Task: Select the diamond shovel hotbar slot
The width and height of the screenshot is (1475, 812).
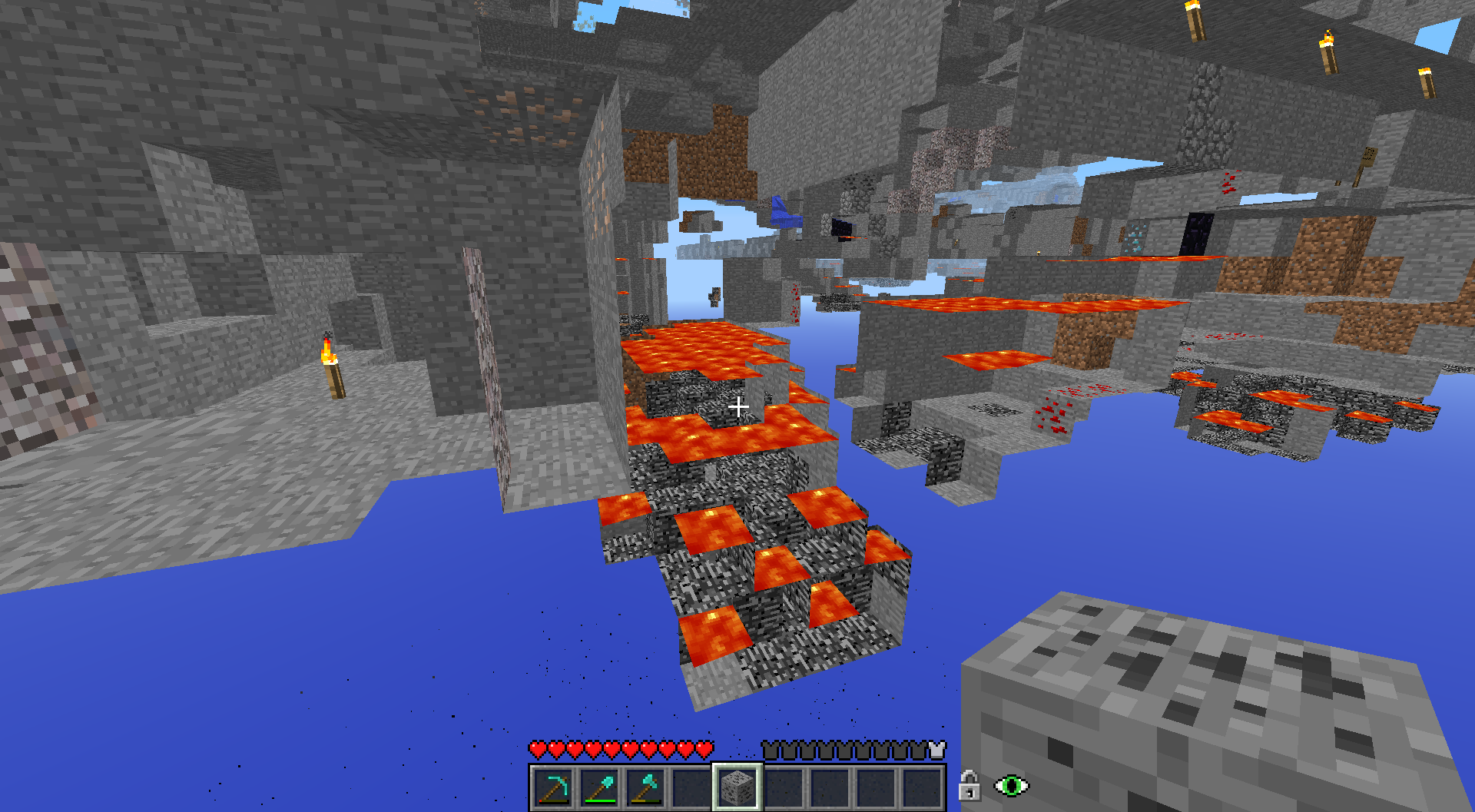Action: point(599,787)
